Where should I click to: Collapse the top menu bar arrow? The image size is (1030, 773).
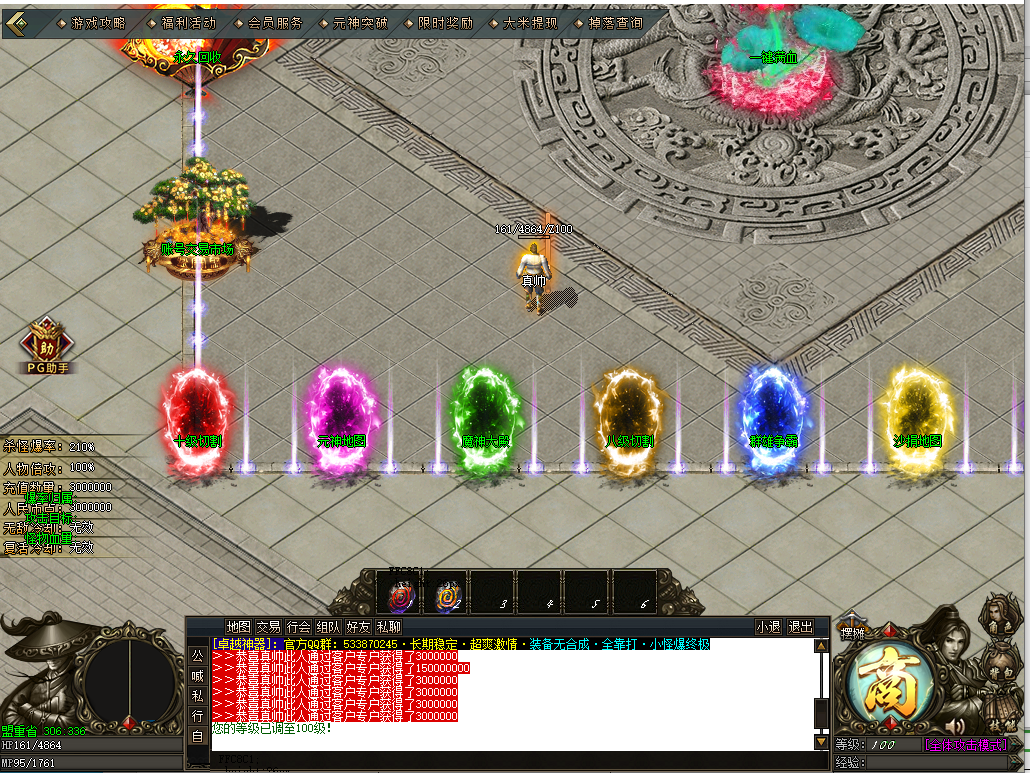(17, 21)
